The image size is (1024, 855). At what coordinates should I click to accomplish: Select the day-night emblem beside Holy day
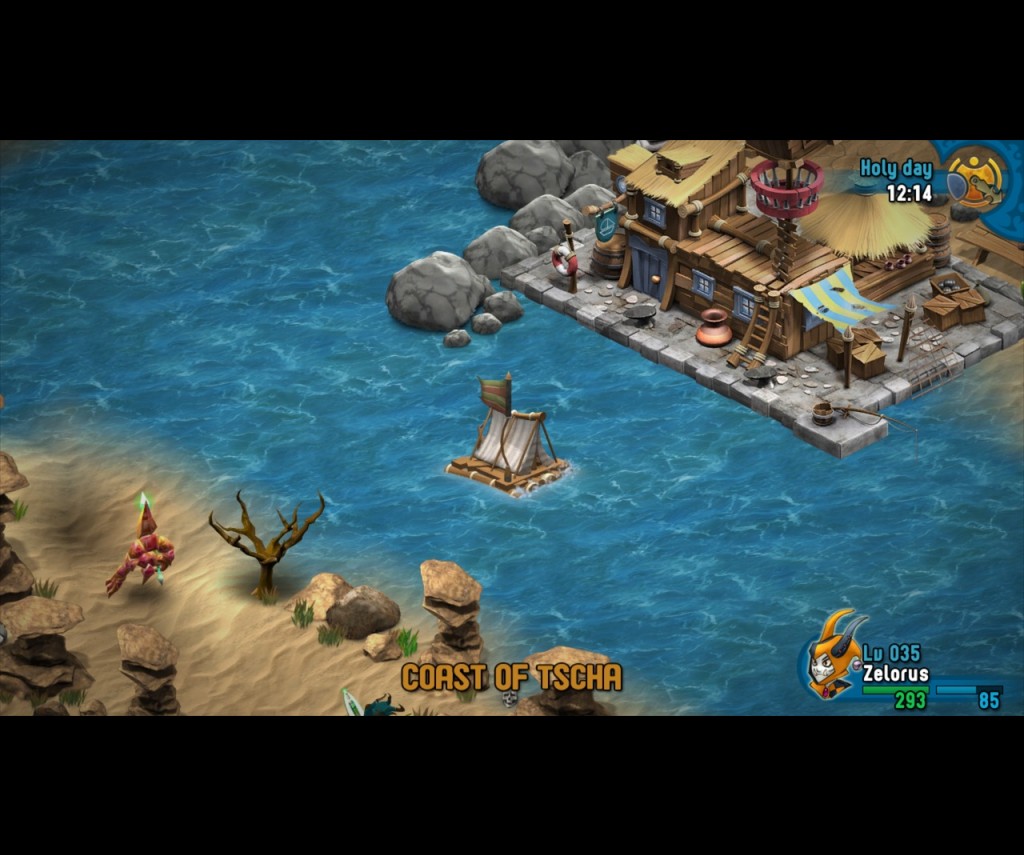[x=976, y=179]
